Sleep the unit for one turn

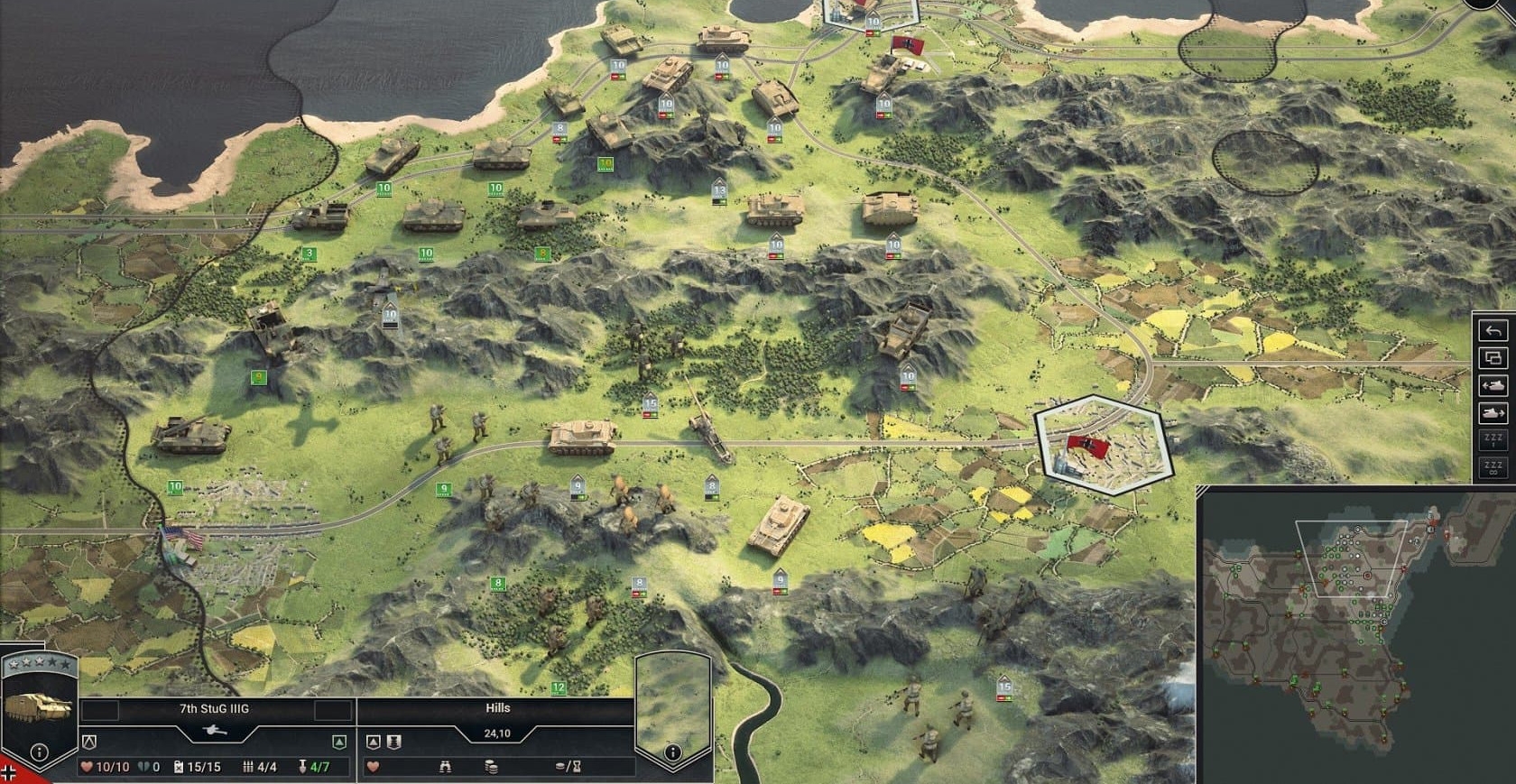(1493, 441)
